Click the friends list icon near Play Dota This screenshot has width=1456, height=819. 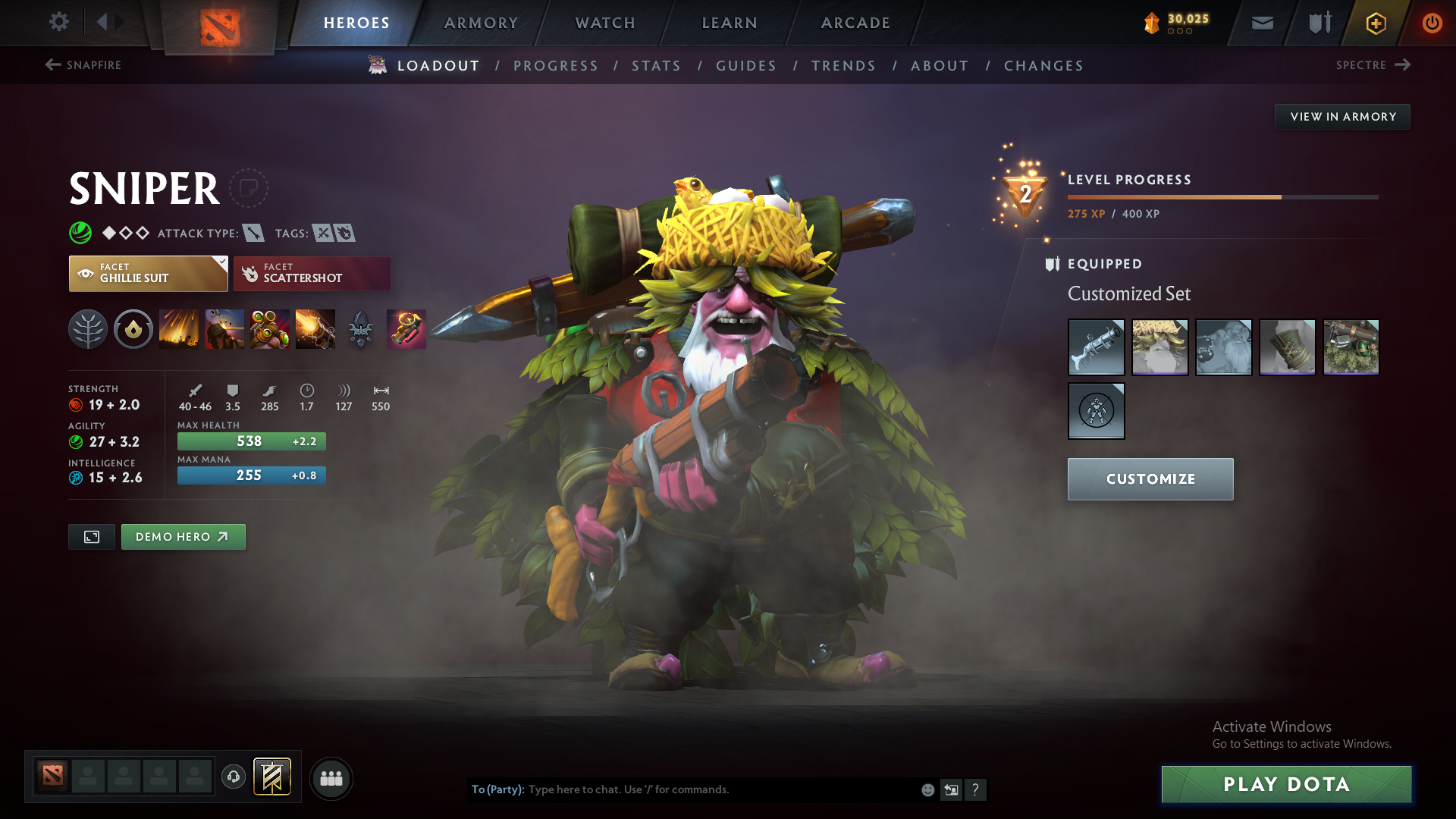coord(331,778)
